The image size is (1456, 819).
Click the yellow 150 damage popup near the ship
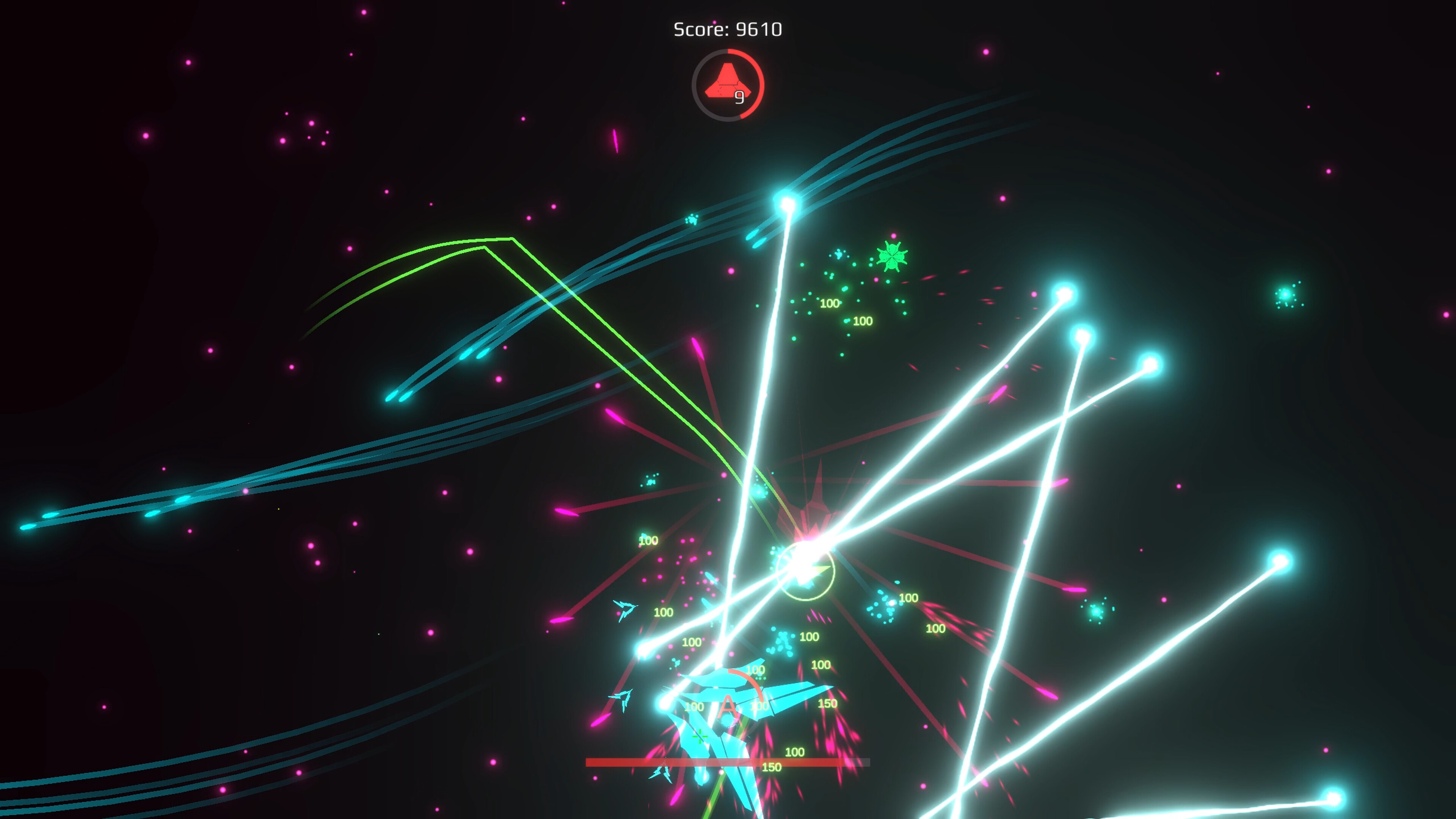point(828,704)
